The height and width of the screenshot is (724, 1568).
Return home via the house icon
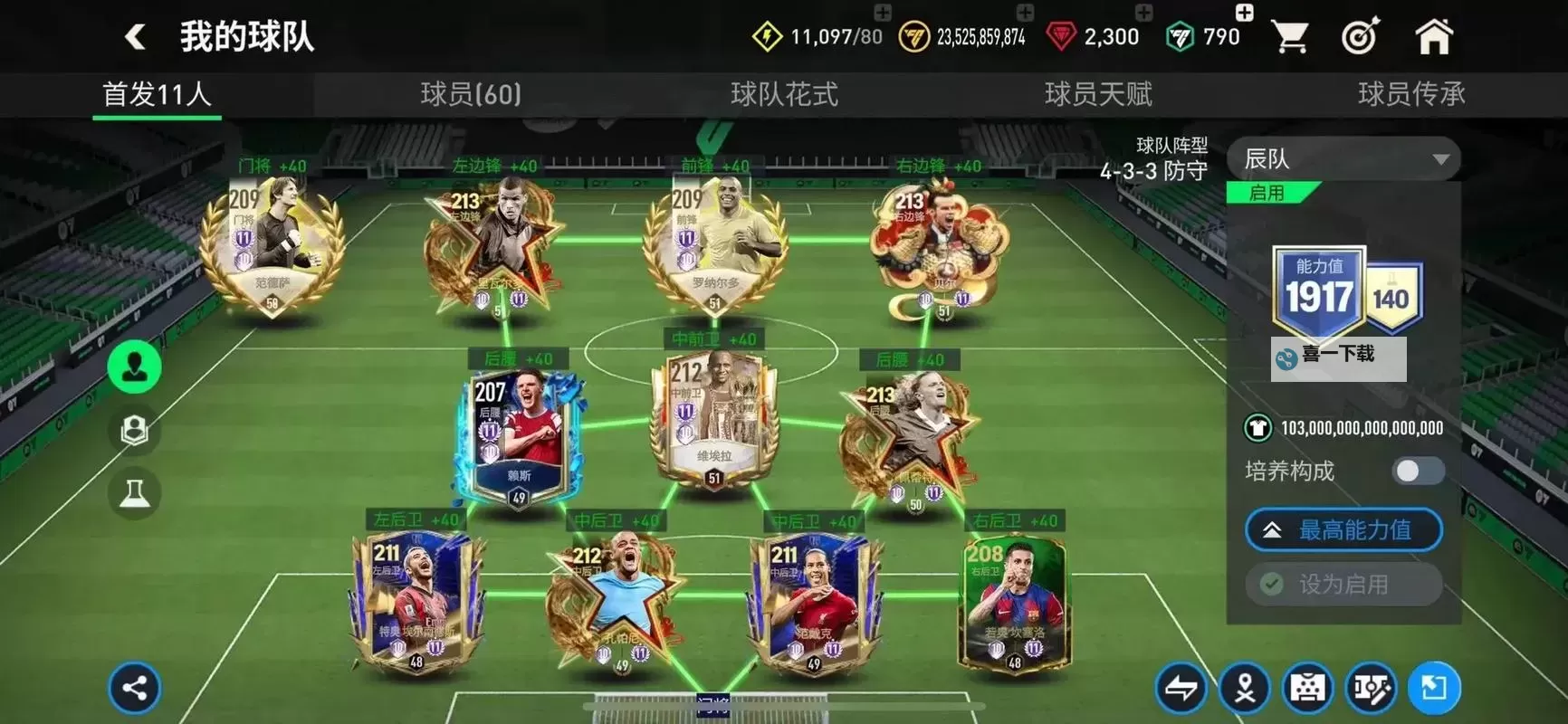tap(1436, 36)
